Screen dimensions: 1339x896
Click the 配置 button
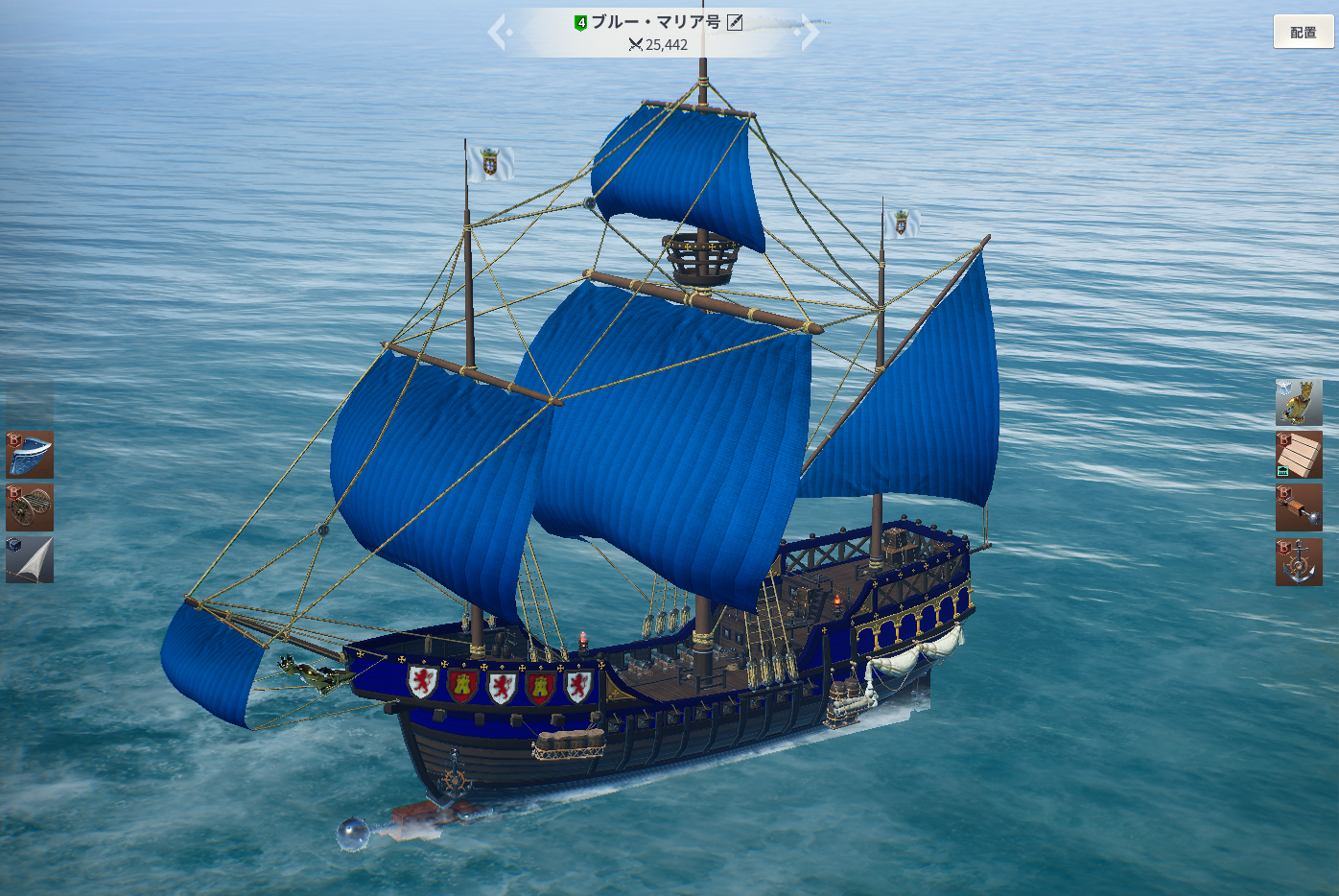coord(1303,32)
